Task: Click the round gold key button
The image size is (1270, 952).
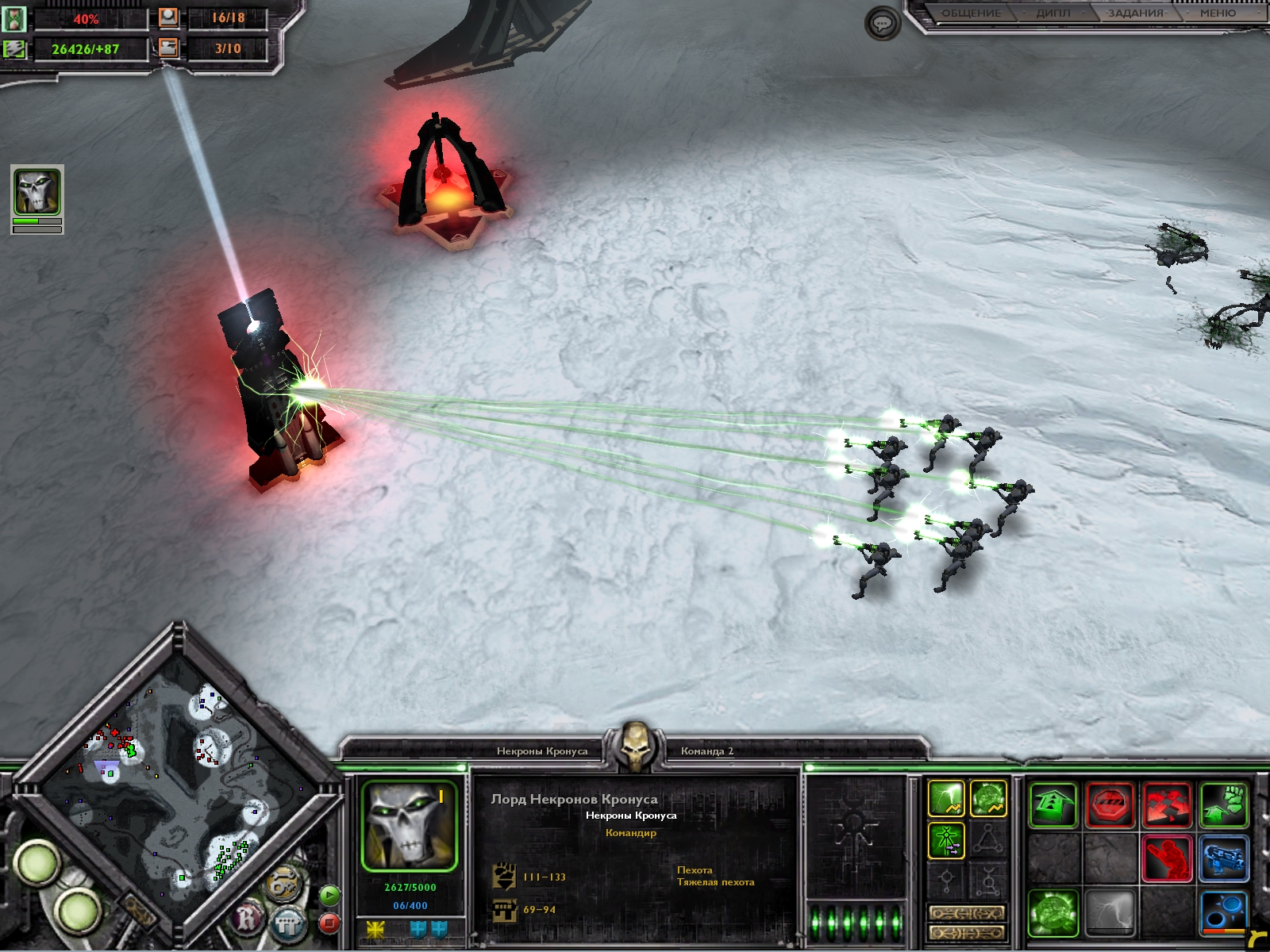Action: coord(281,885)
